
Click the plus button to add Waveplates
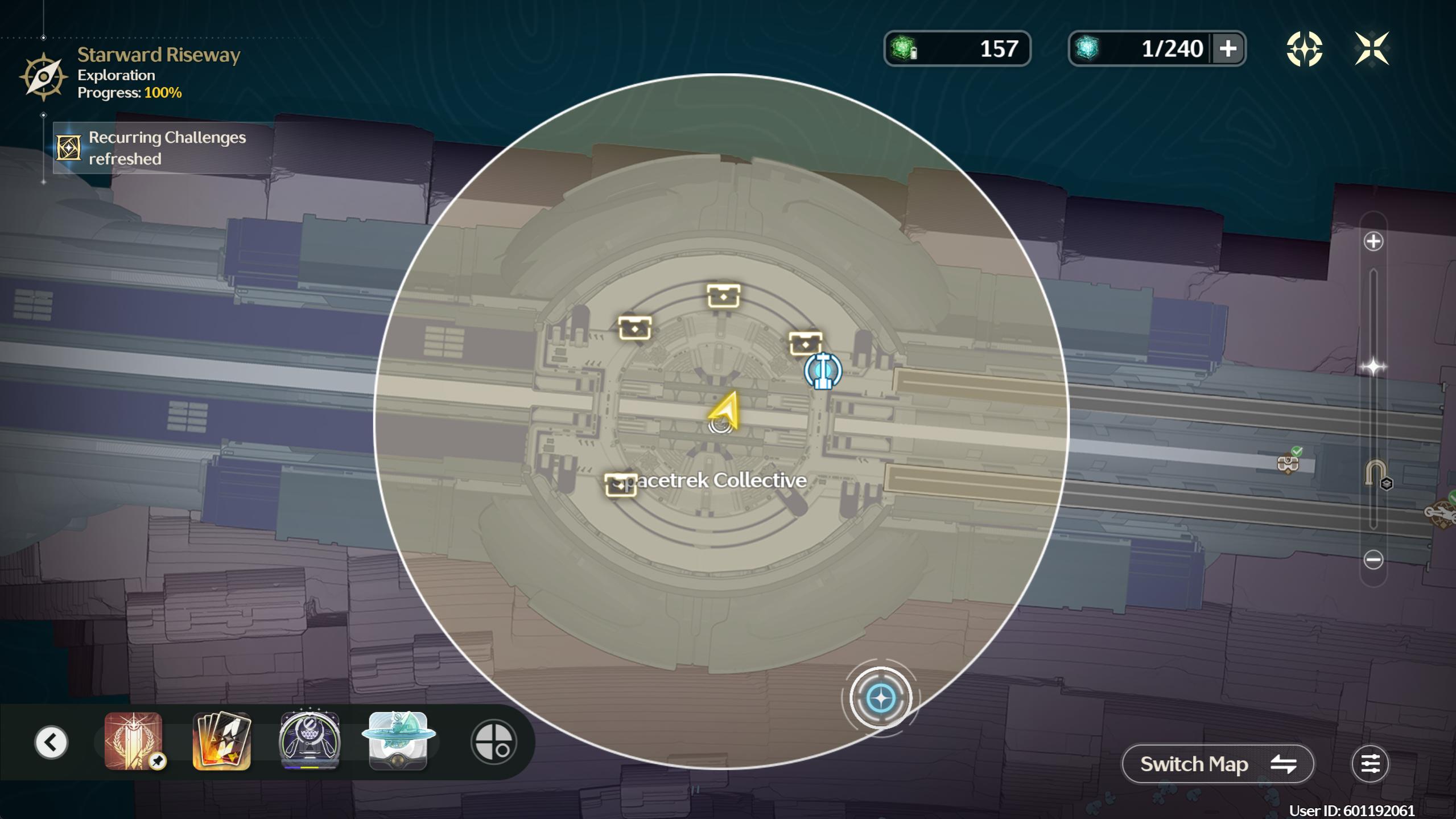[x=1228, y=49]
